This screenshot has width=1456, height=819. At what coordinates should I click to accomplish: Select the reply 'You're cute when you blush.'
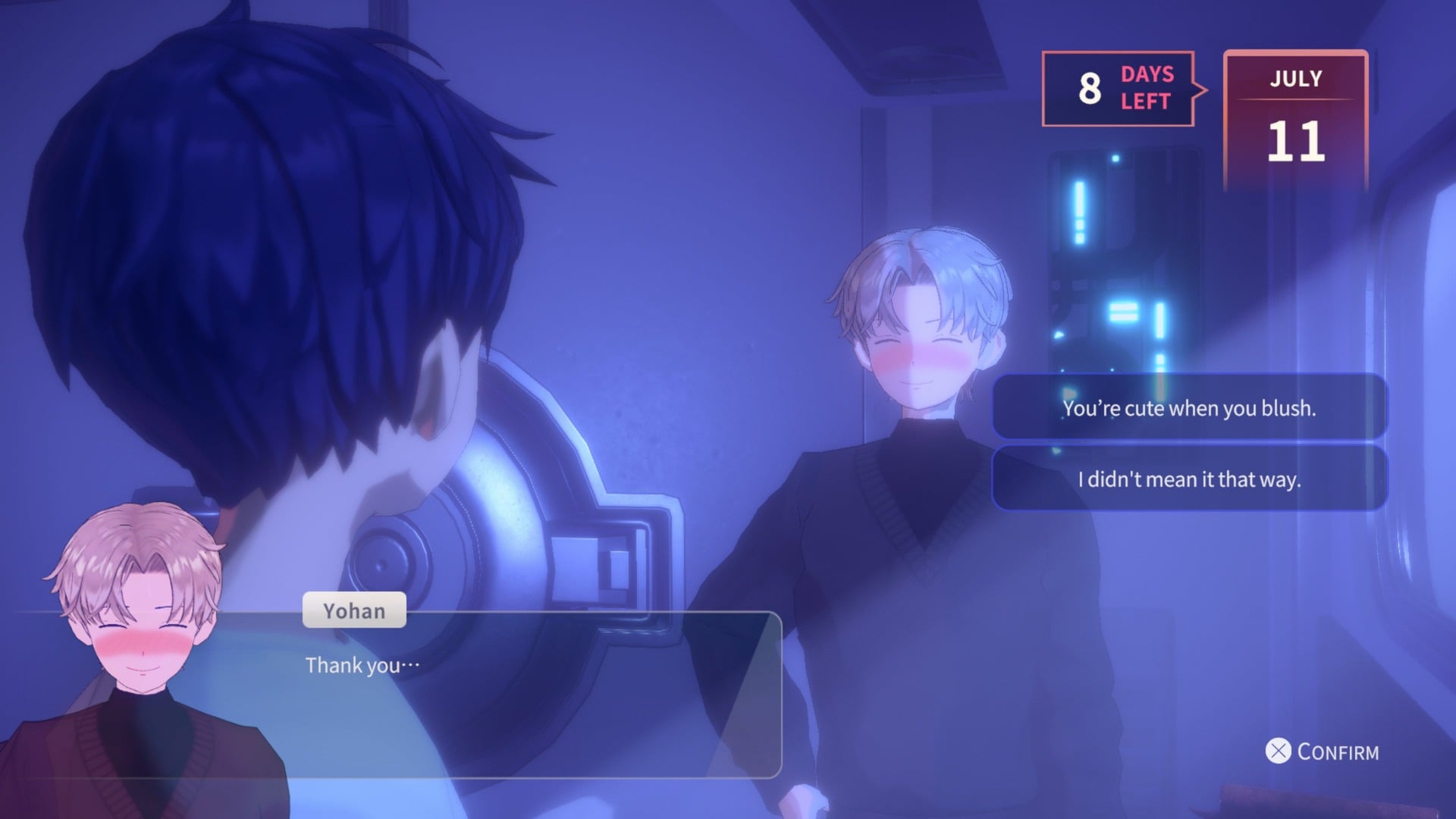(x=1191, y=408)
